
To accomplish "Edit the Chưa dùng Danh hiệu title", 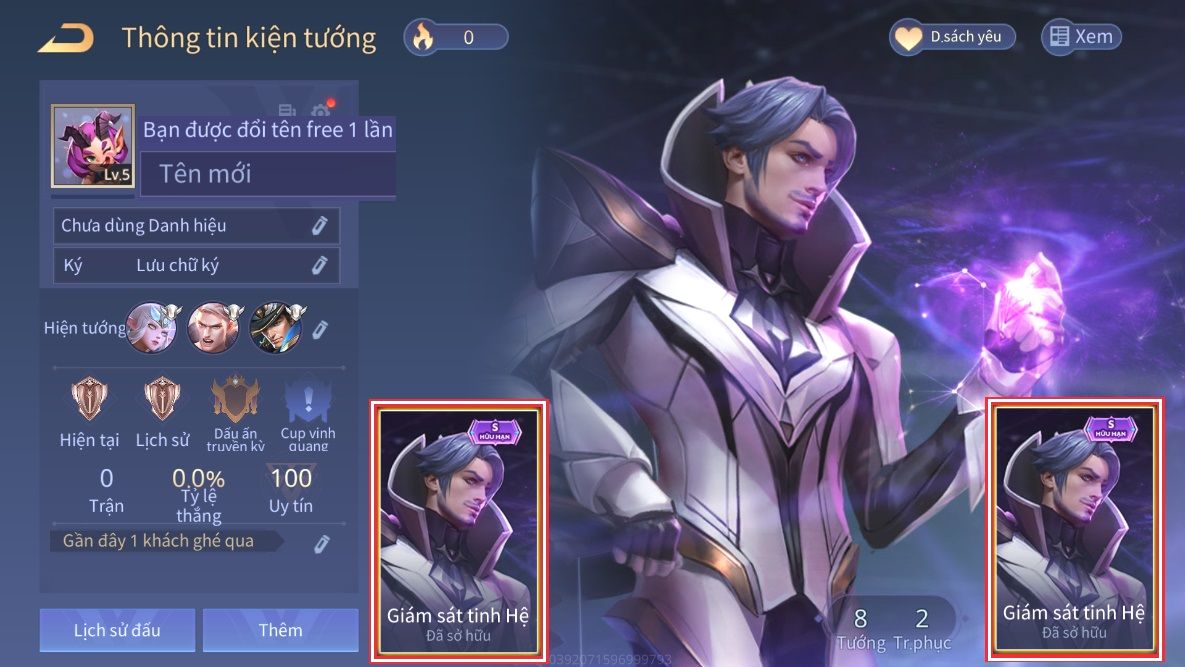I will [x=319, y=226].
